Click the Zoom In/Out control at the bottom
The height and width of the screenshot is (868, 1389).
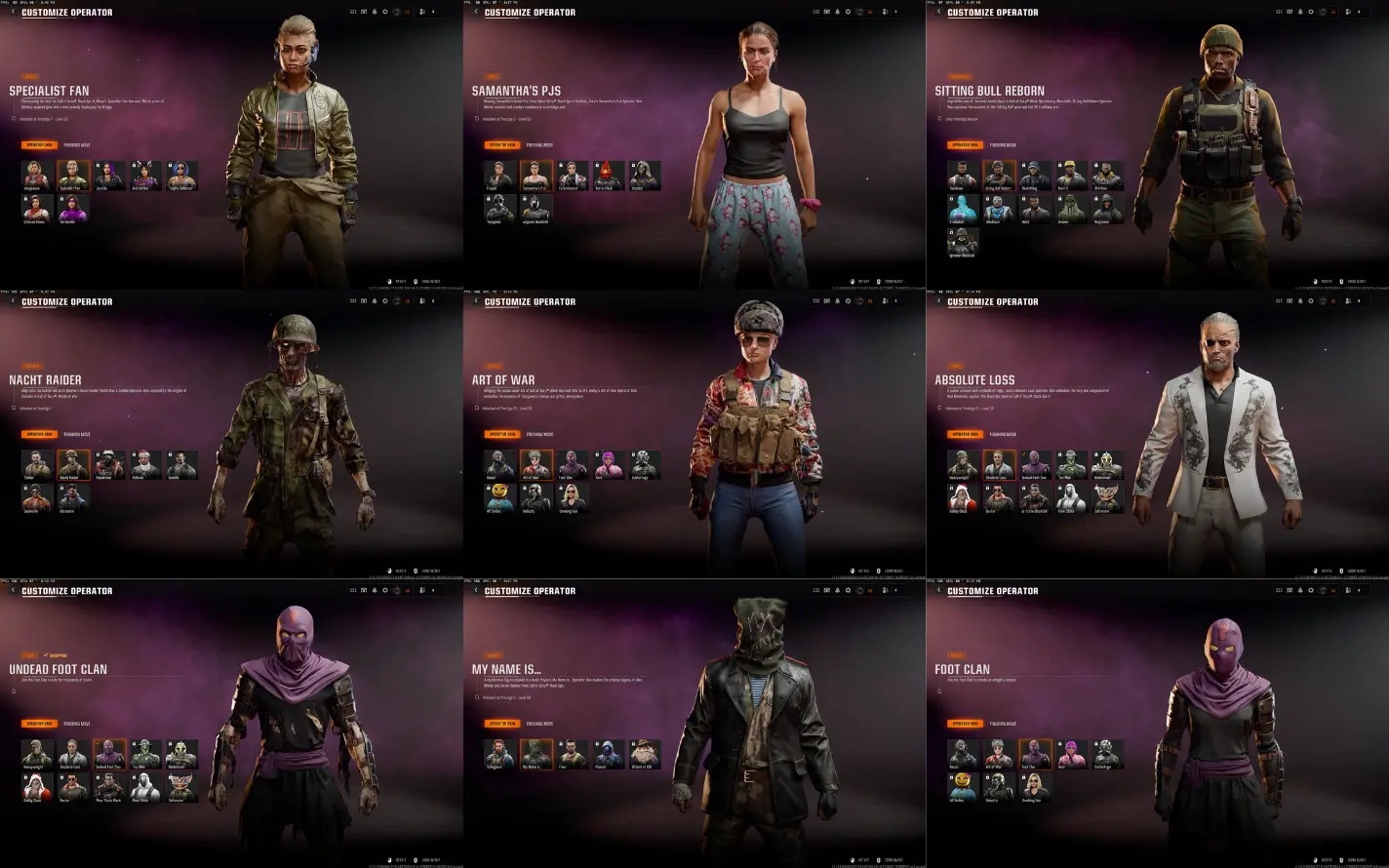(x=422, y=281)
